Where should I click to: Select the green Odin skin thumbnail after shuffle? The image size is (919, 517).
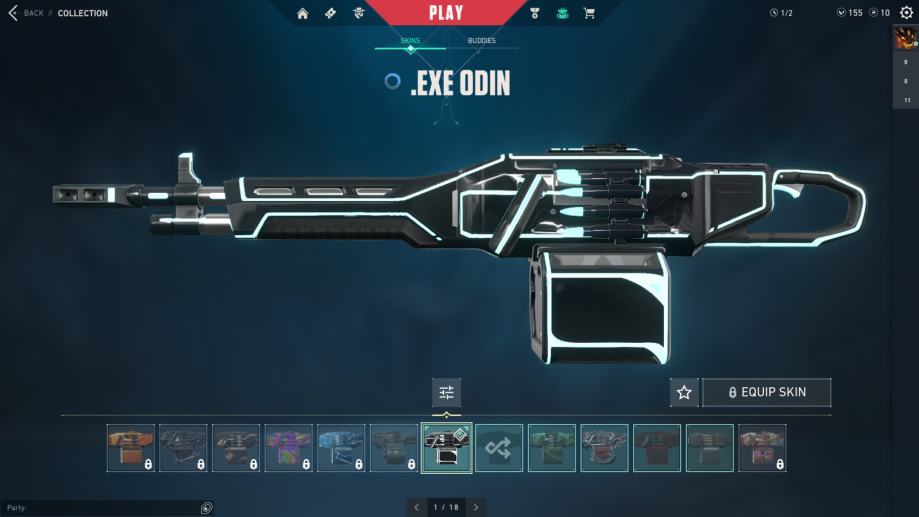pos(552,448)
